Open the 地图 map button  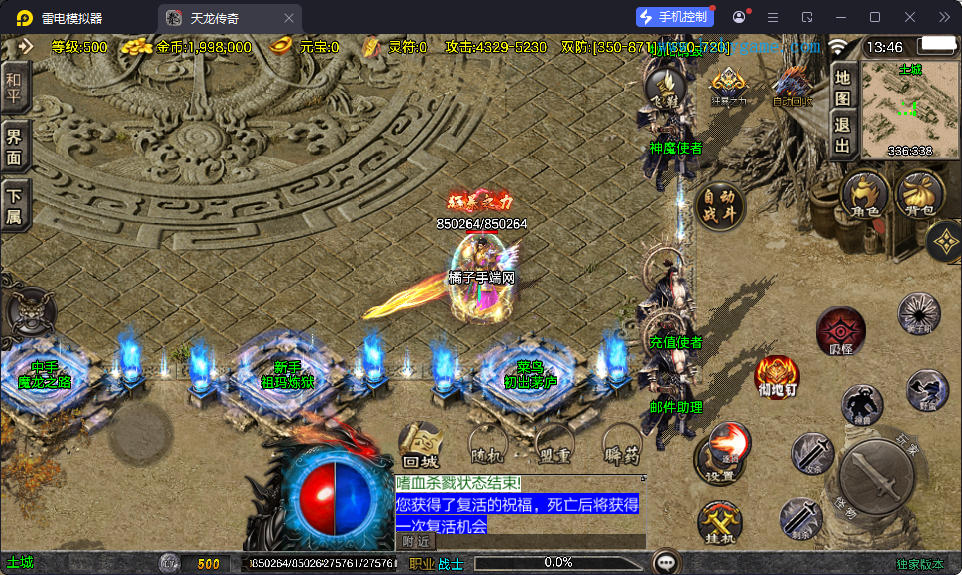click(x=842, y=87)
